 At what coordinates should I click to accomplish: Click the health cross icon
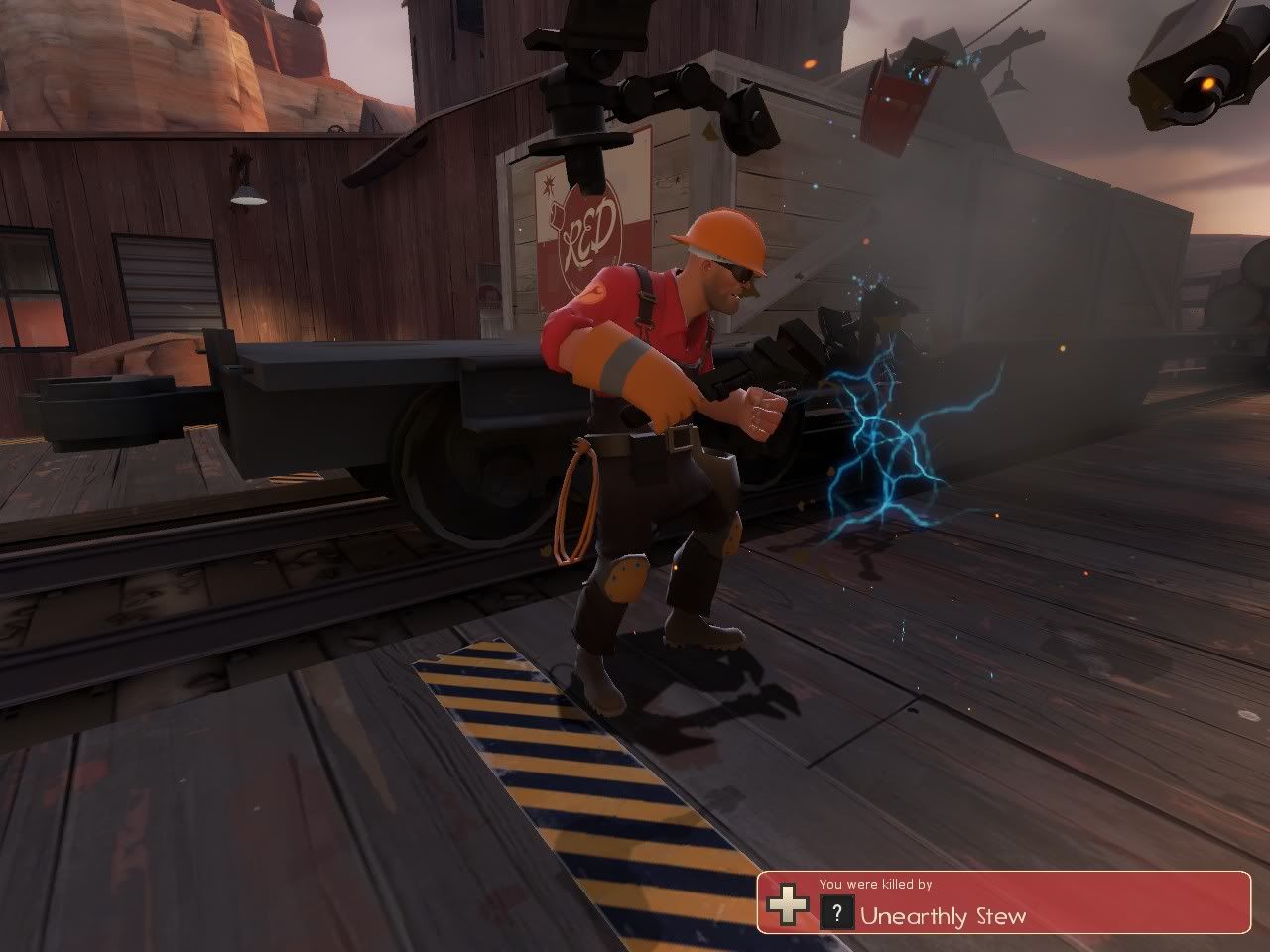coord(787,906)
